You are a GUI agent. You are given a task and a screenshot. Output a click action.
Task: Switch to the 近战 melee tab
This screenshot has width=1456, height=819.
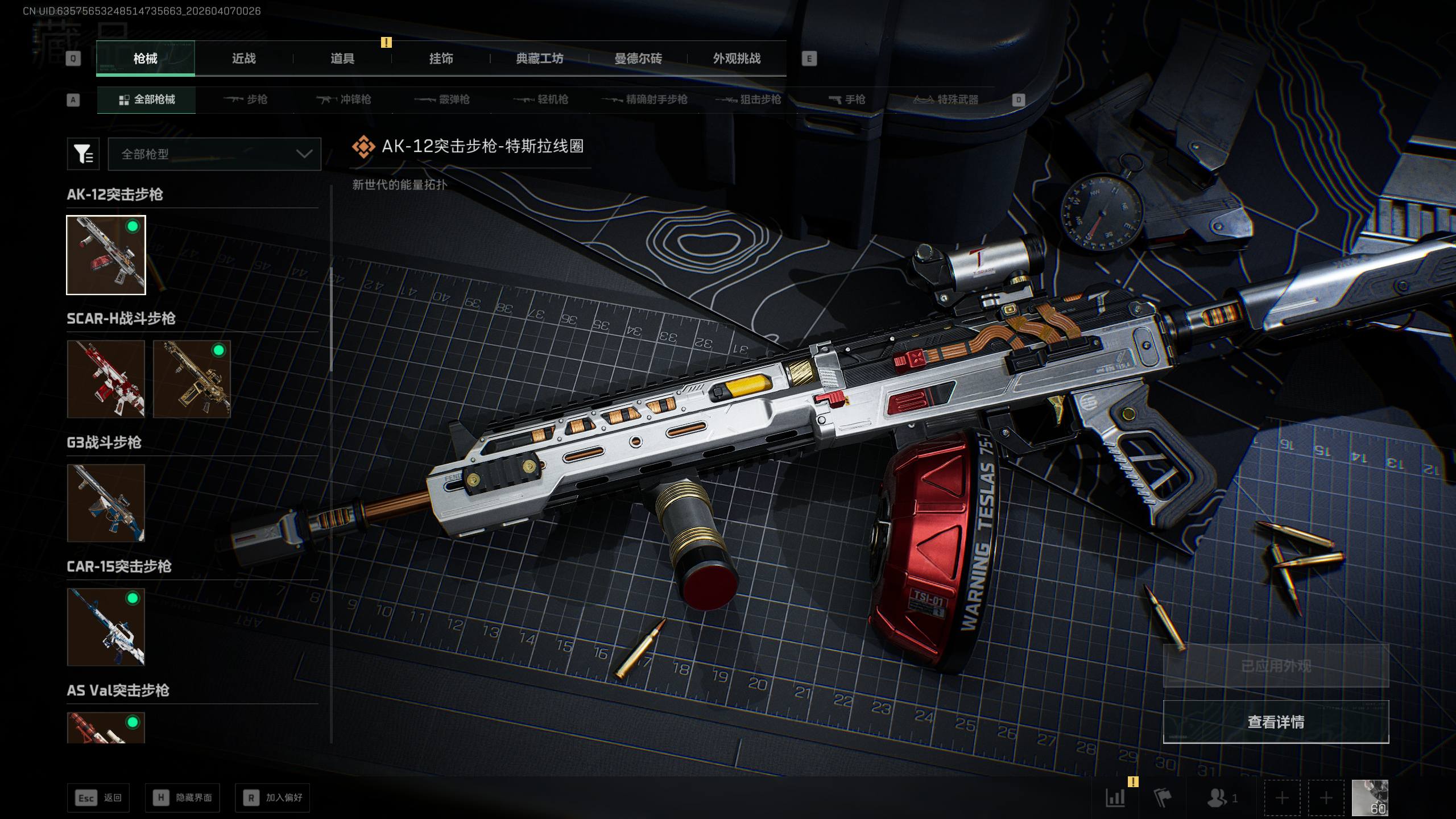tap(243, 59)
